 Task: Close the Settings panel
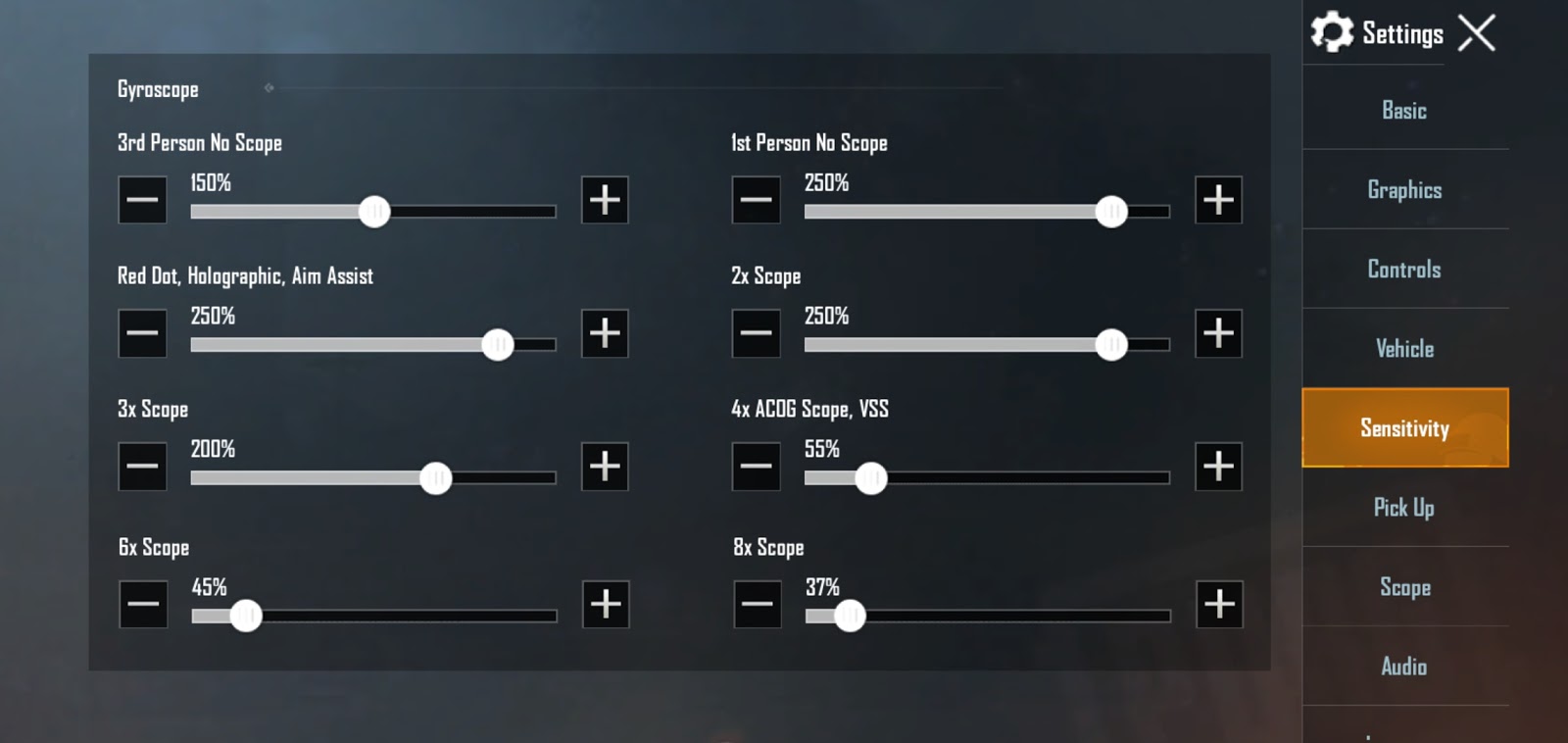click(1478, 32)
